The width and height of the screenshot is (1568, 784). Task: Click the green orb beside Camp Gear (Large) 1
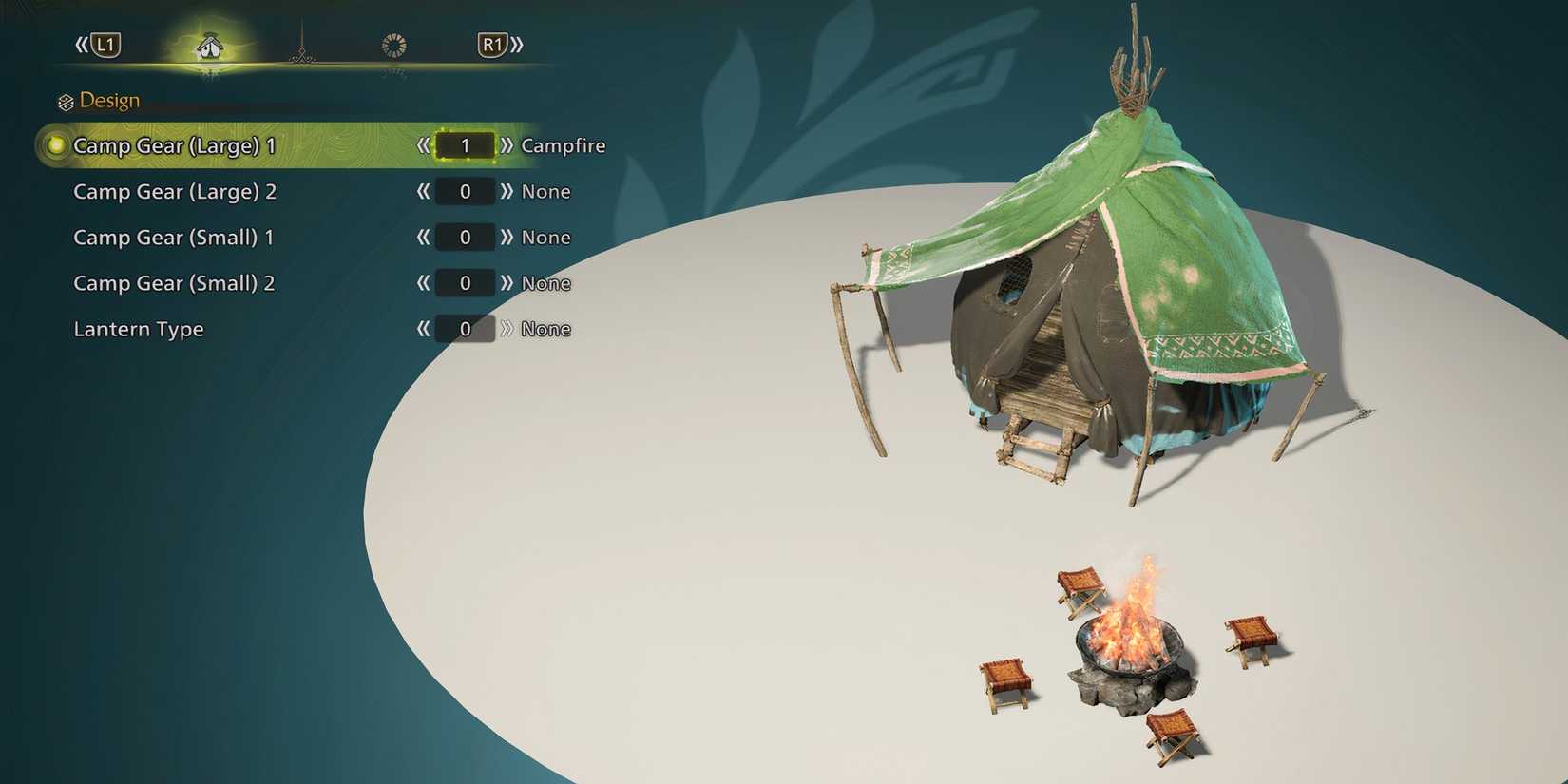click(x=54, y=145)
